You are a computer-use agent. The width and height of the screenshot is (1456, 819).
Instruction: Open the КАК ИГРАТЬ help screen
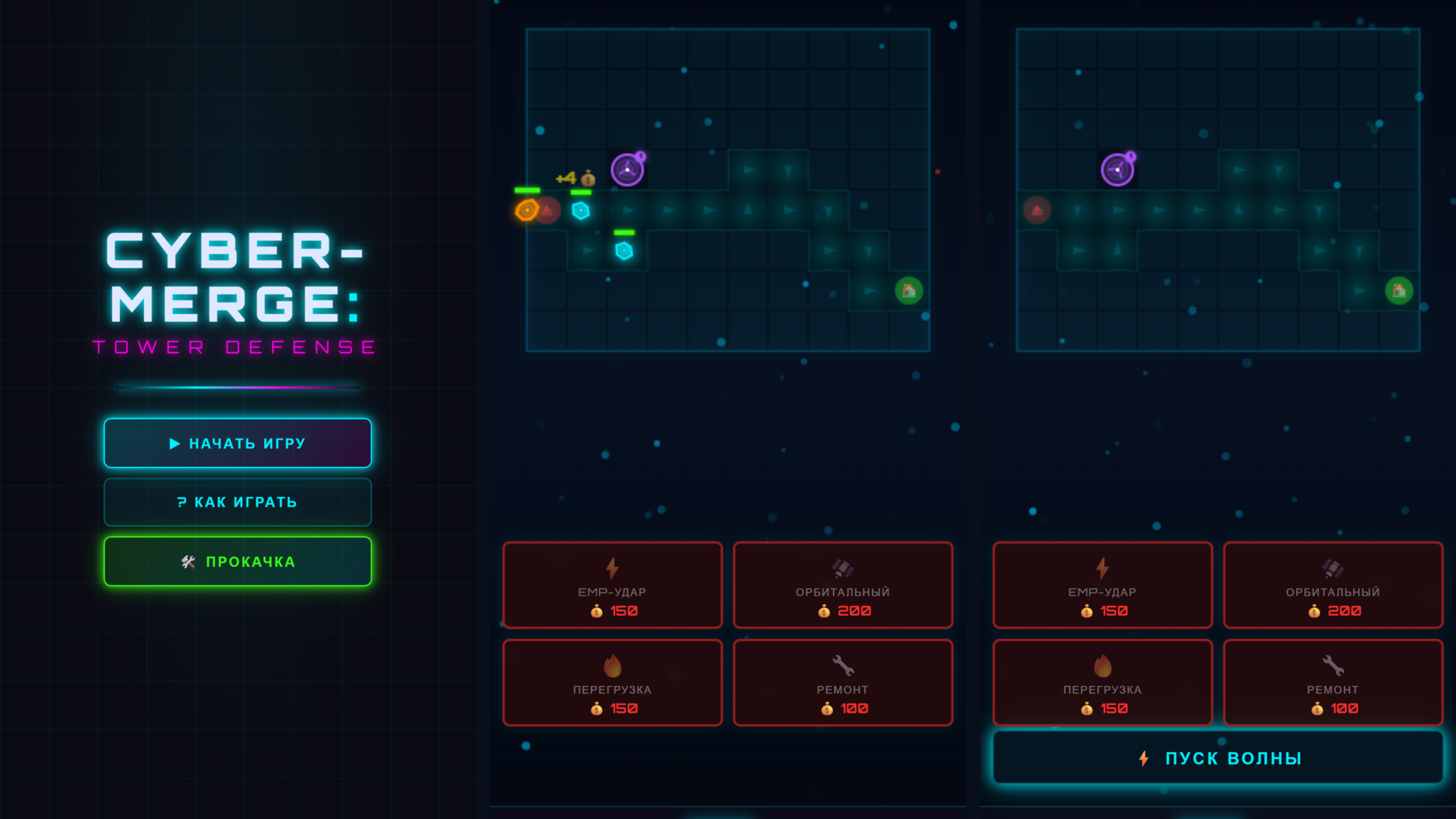[237, 501]
